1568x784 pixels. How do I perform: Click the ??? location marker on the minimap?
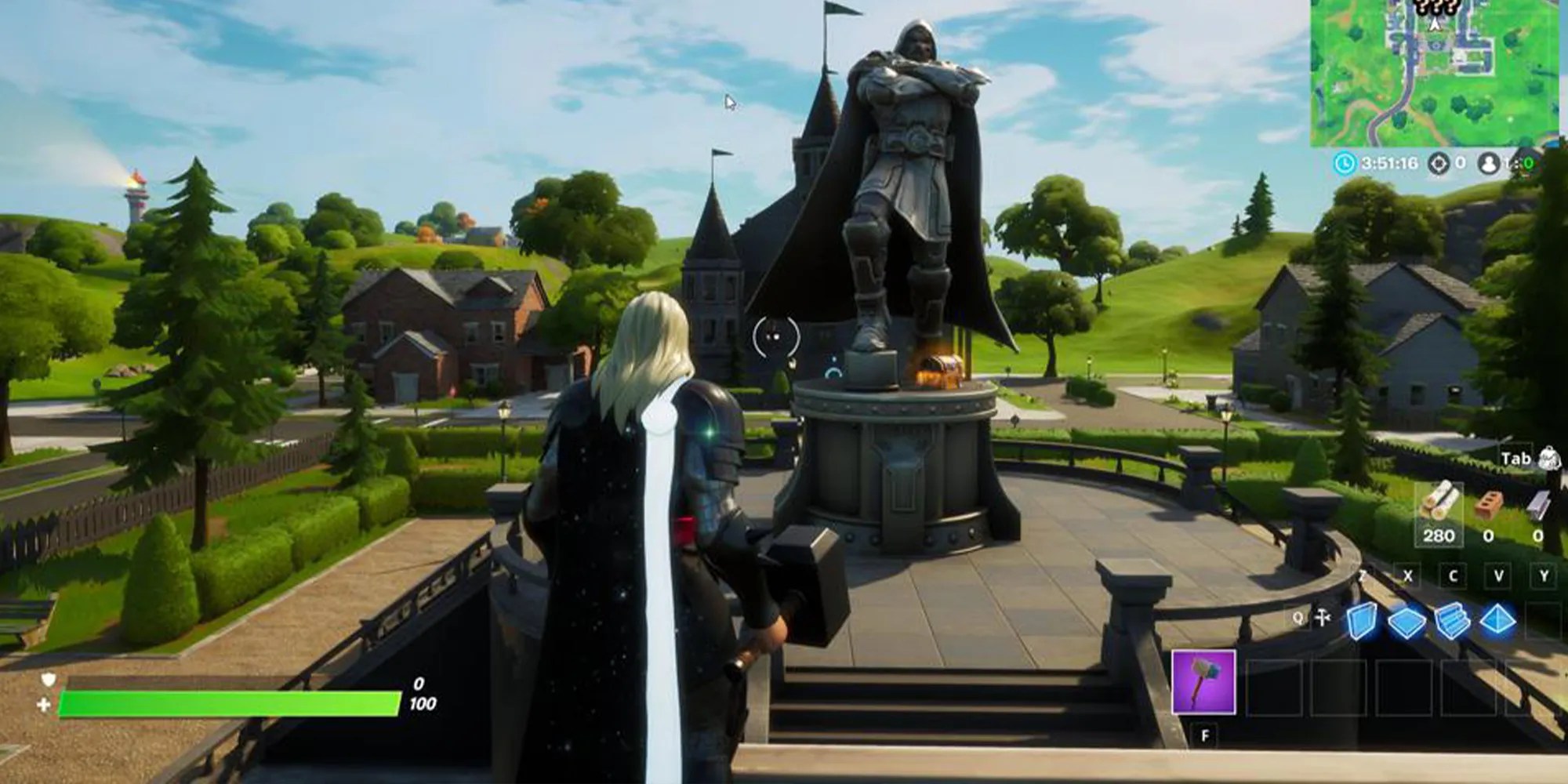tap(1435, 8)
